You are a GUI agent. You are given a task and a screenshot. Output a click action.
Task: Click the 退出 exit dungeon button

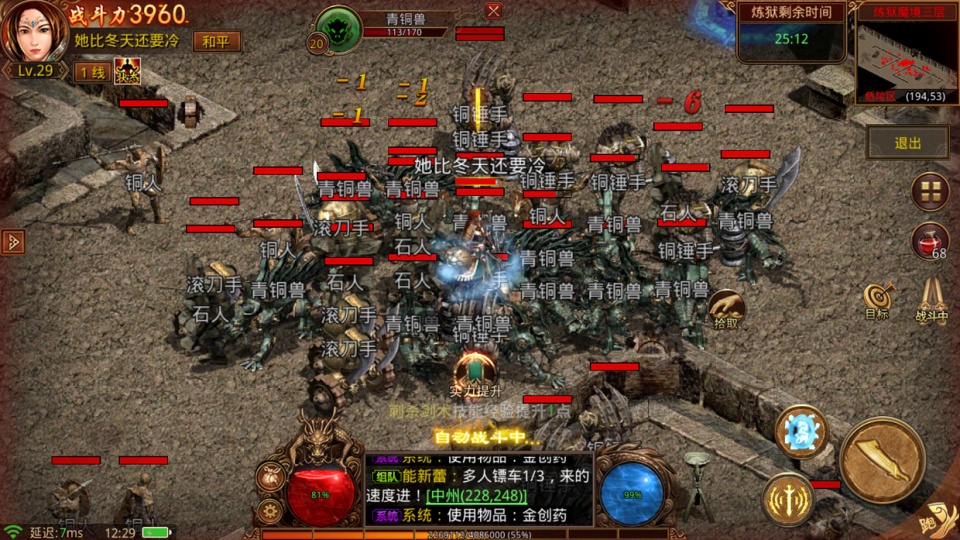tap(908, 143)
